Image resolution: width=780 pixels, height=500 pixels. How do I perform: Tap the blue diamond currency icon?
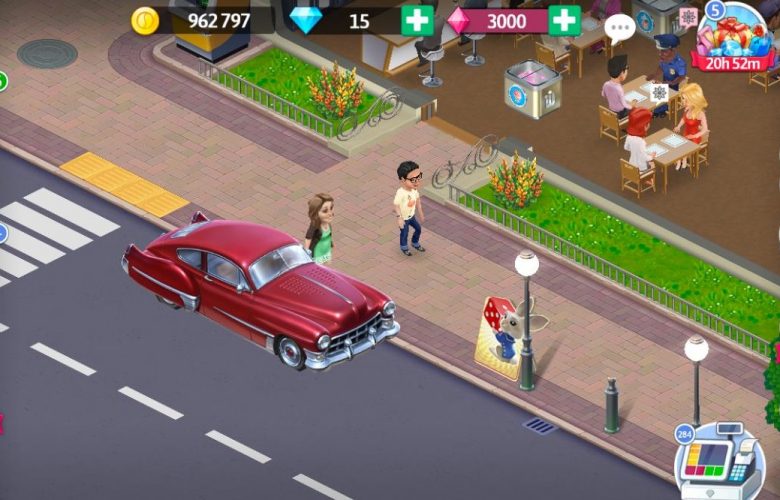click(305, 20)
